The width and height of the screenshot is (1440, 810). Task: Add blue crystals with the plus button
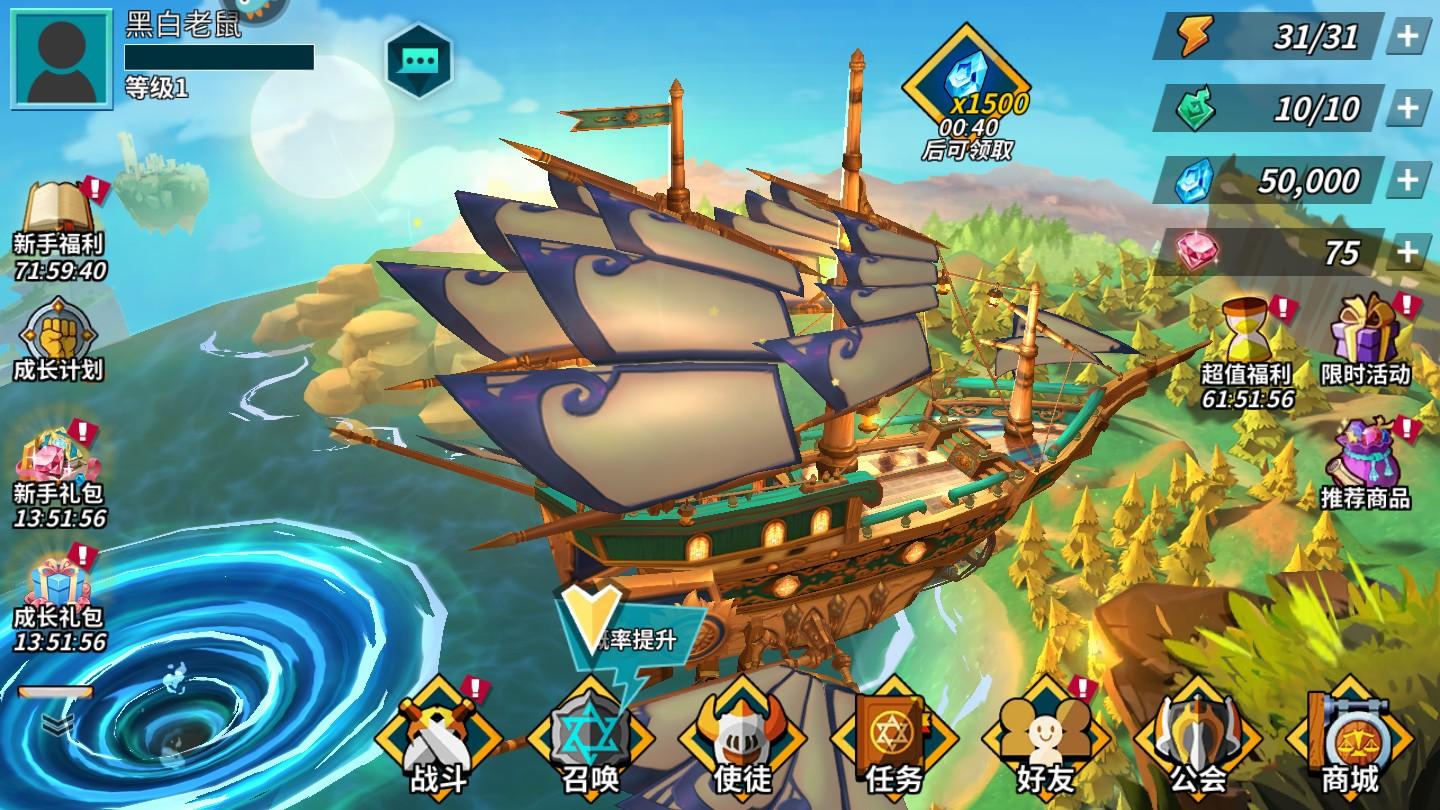pyautogui.click(x=1408, y=180)
